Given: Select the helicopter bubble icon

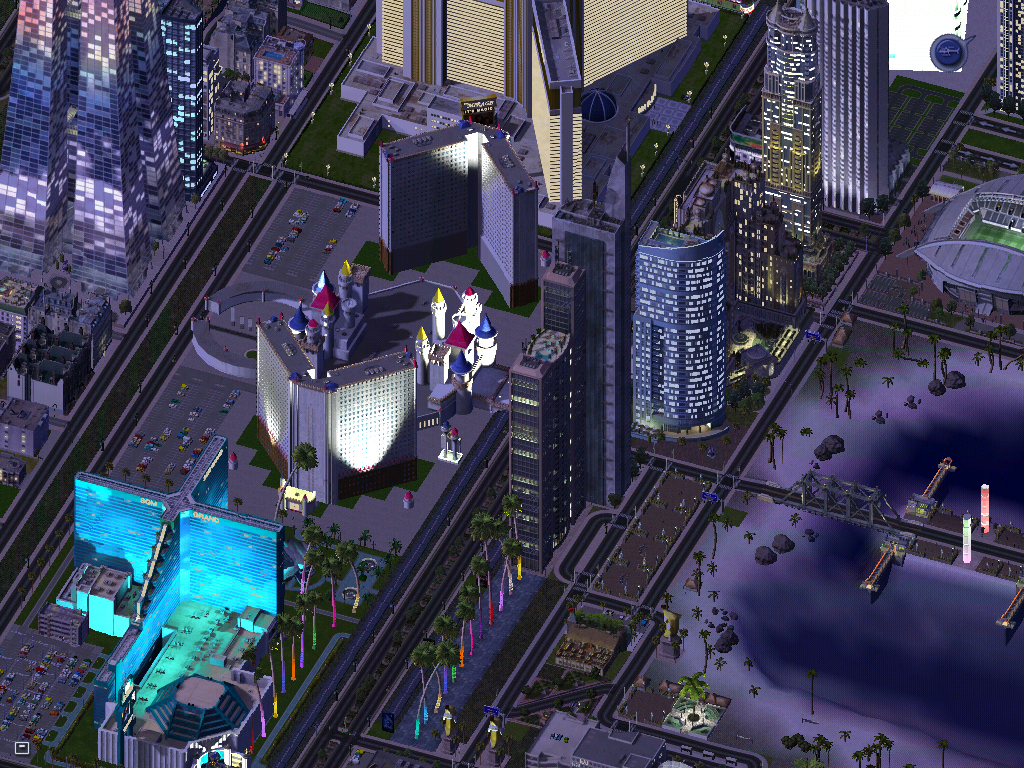Looking at the screenshot, I should pos(946,51).
